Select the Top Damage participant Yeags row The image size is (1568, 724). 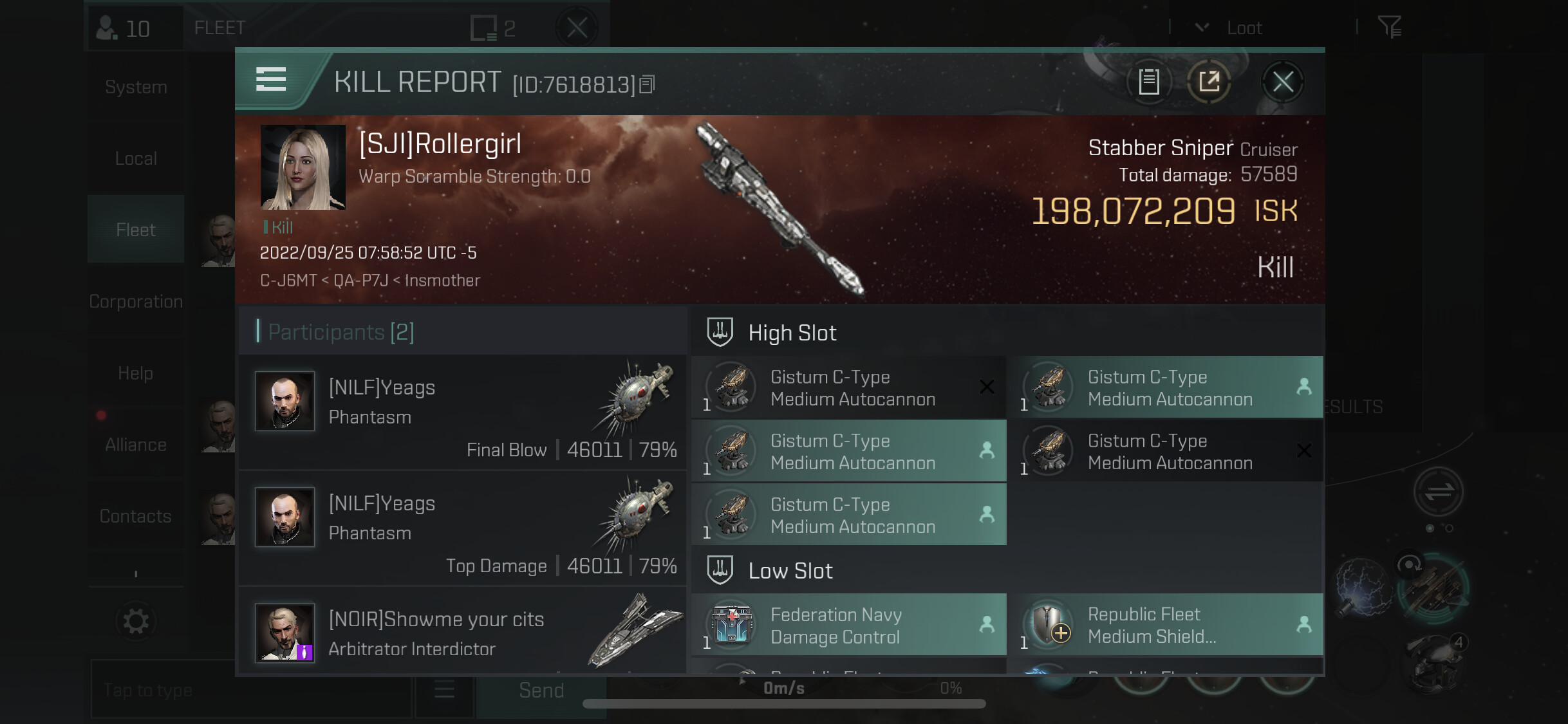click(x=462, y=529)
